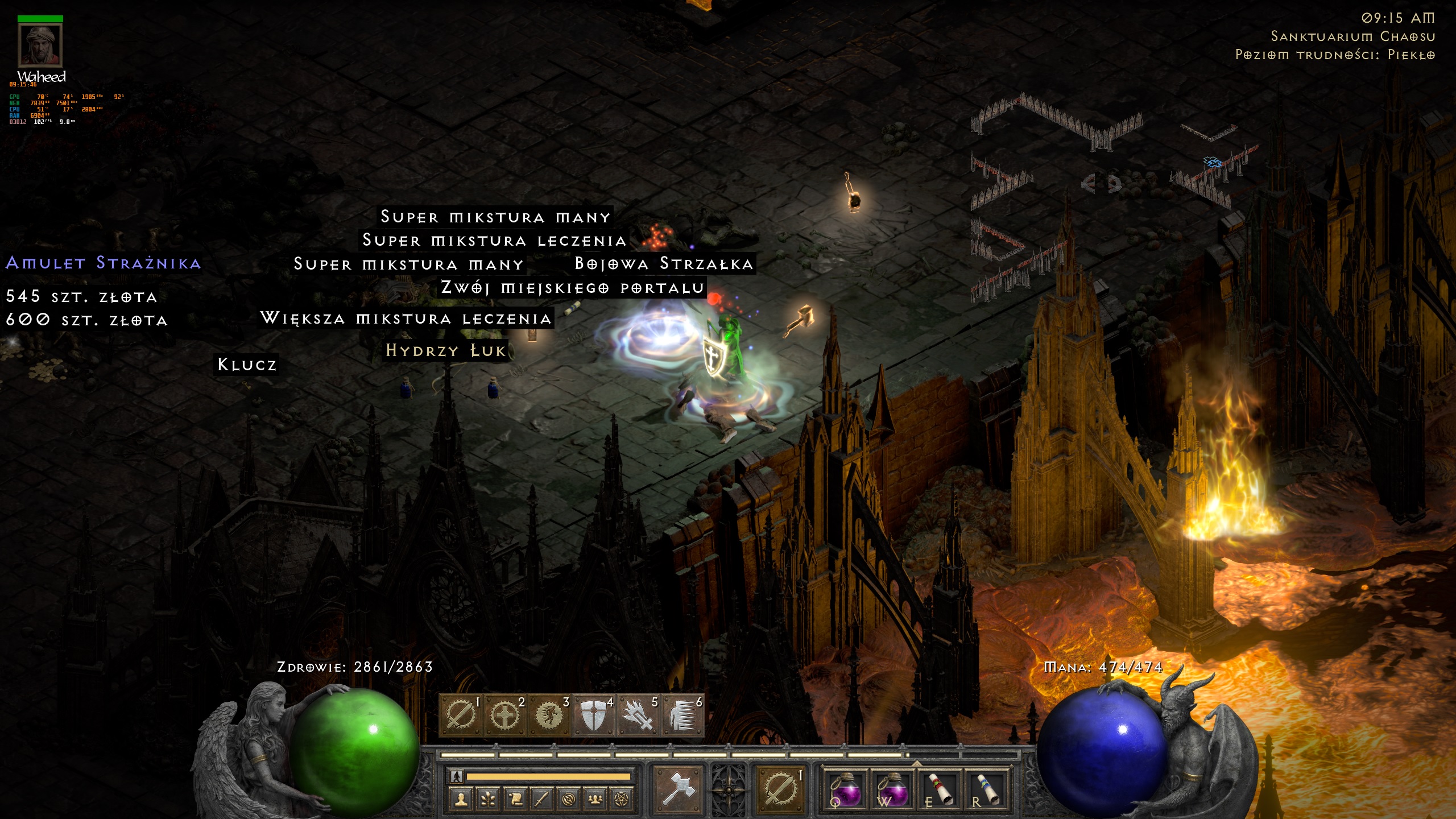Open the character sheet bust button

coord(461,800)
